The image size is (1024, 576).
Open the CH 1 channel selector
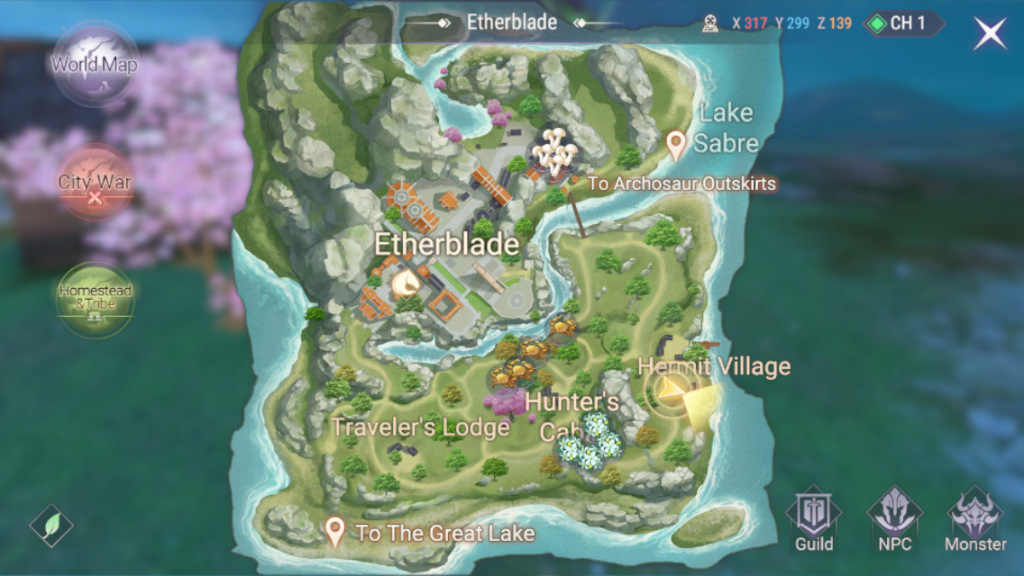coord(903,23)
